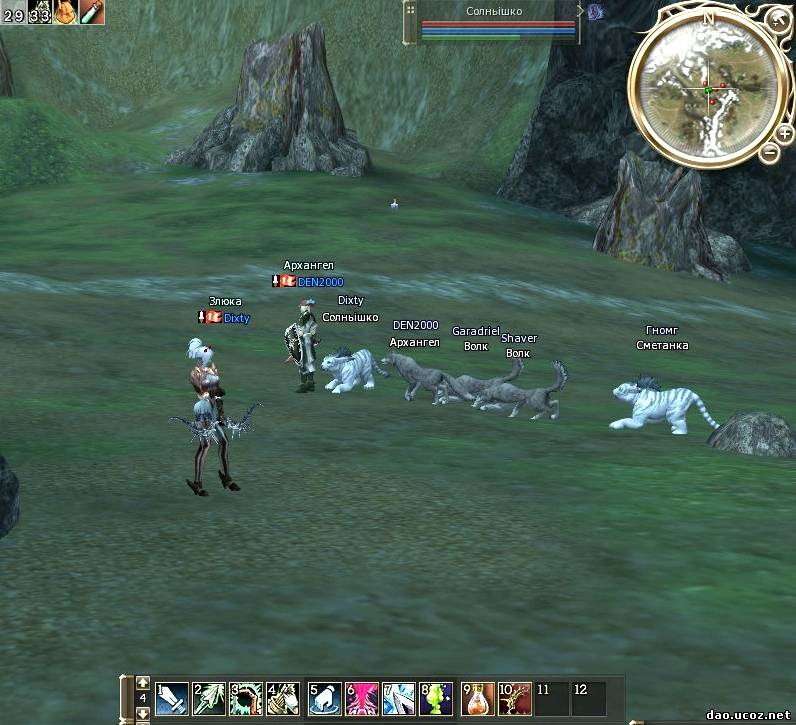Select the Солнышко target frame
Viewport: 796px width, 725px height.
(494, 22)
